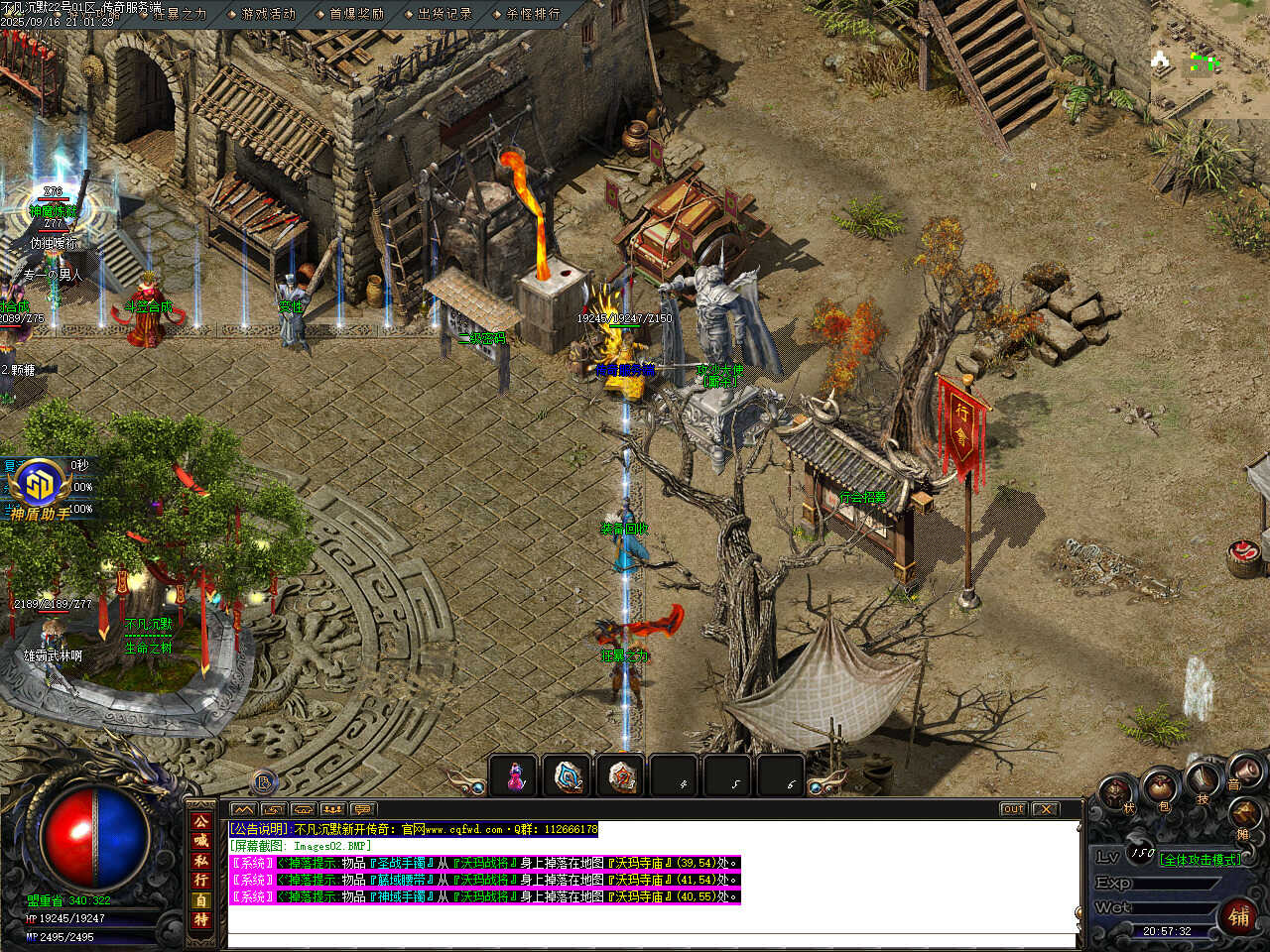1270x952 pixels.
Task: Close the game with the X button
Action: [1046, 809]
